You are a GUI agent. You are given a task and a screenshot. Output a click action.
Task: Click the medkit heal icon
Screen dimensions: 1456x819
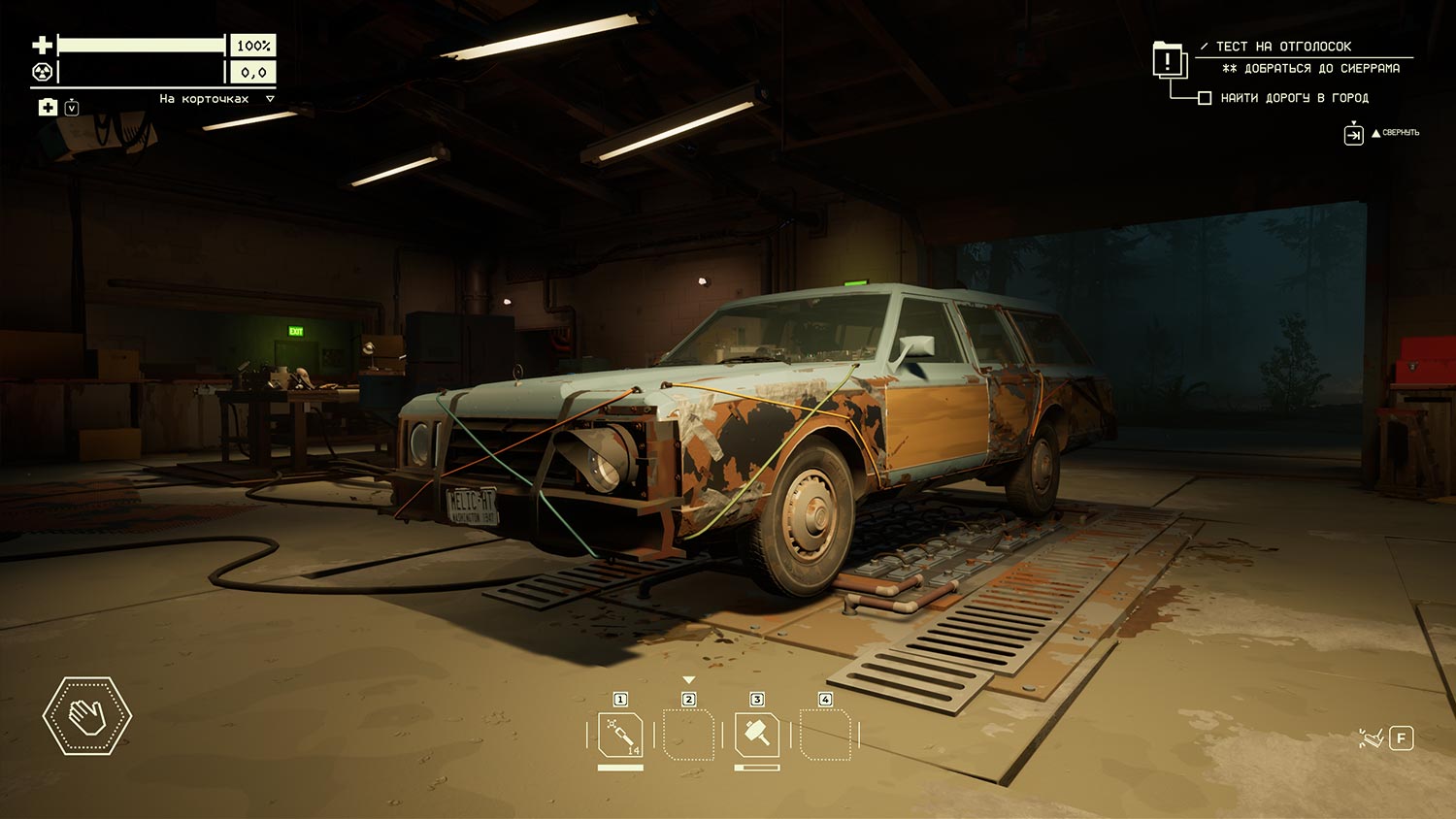[x=48, y=107]
